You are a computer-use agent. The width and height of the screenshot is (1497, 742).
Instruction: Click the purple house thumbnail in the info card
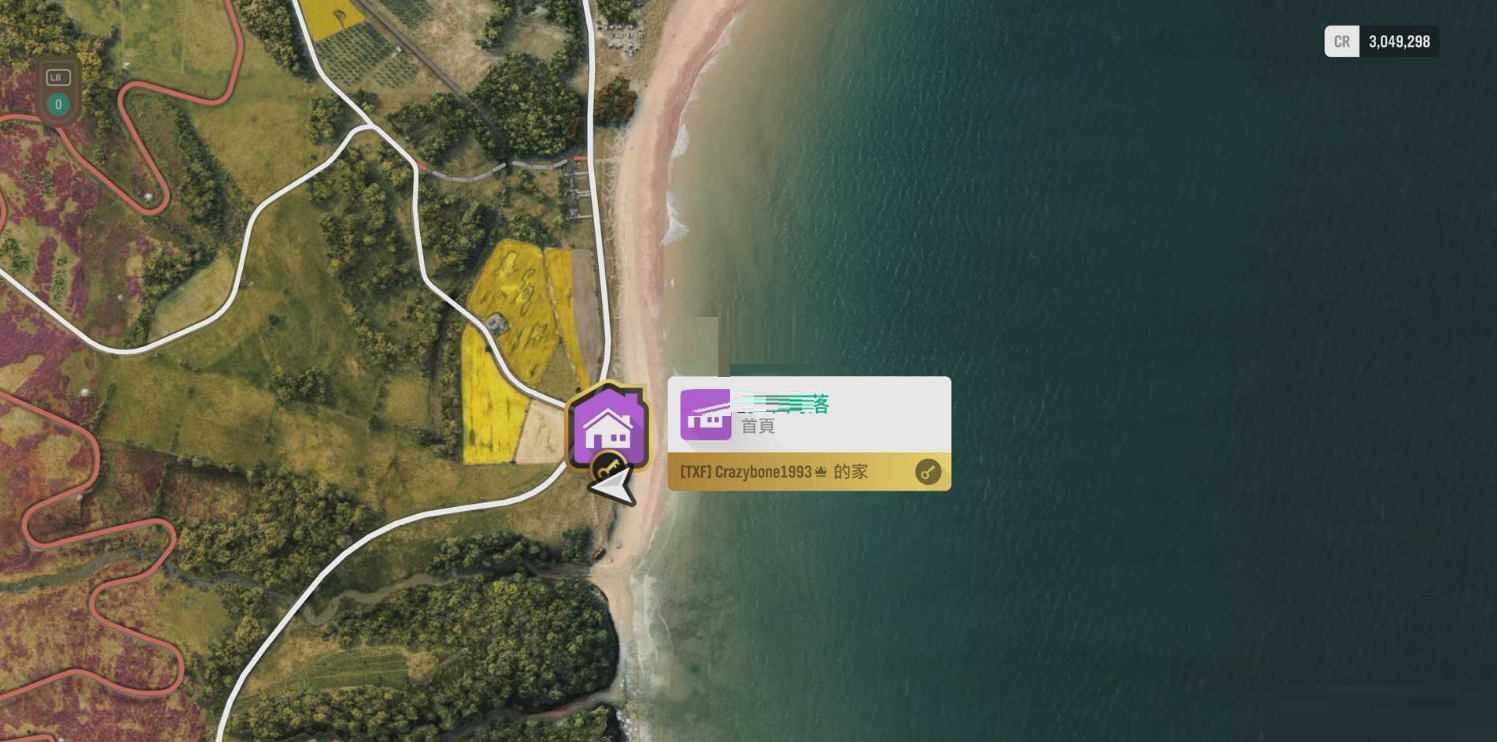click(706, 415)
